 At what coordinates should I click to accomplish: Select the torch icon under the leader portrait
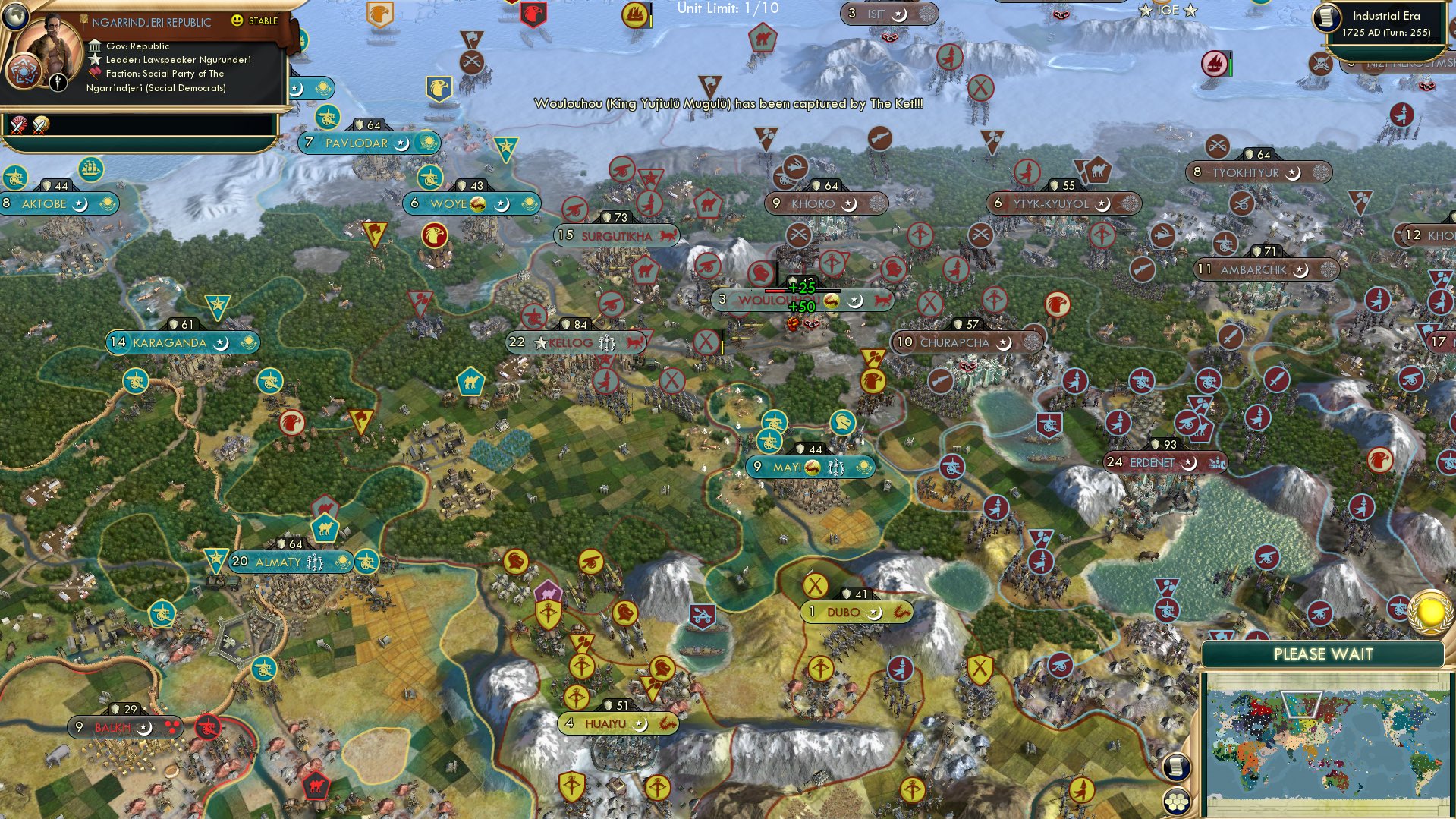tap(58, 82)
